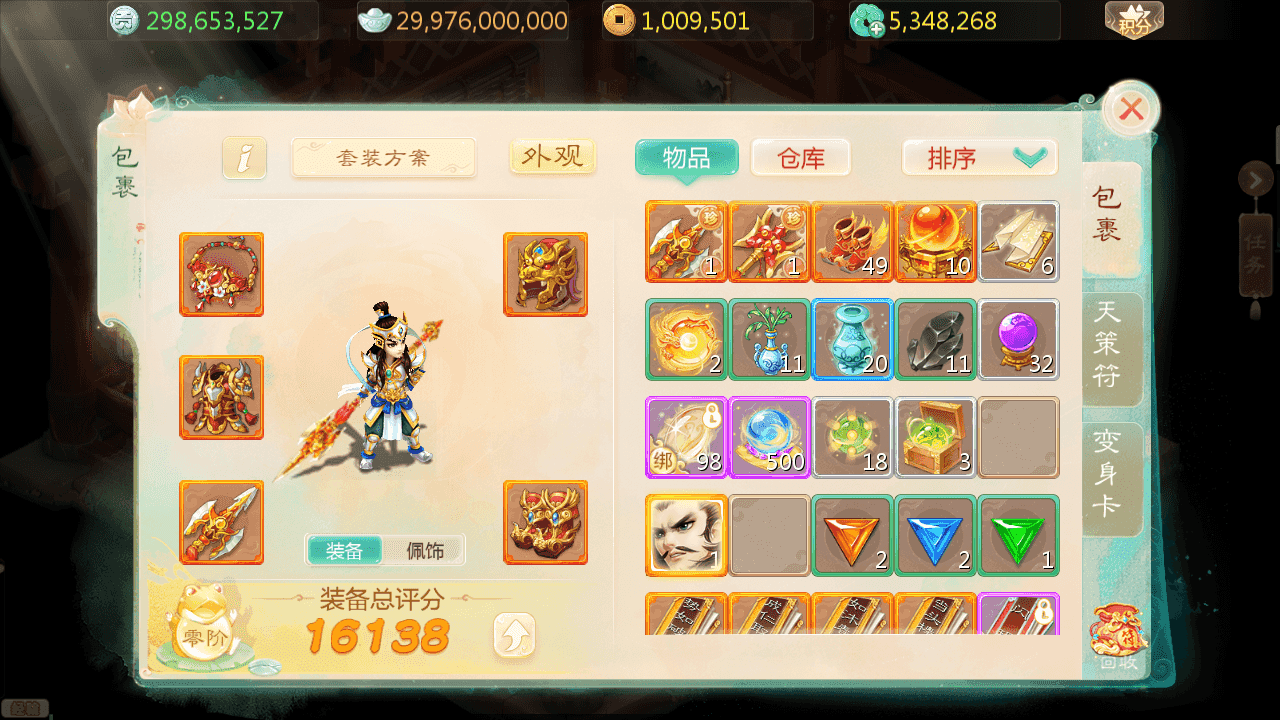Click the 外观 (appearance) button
Viewport: 1280px width, 720px height.
point(551,156)
